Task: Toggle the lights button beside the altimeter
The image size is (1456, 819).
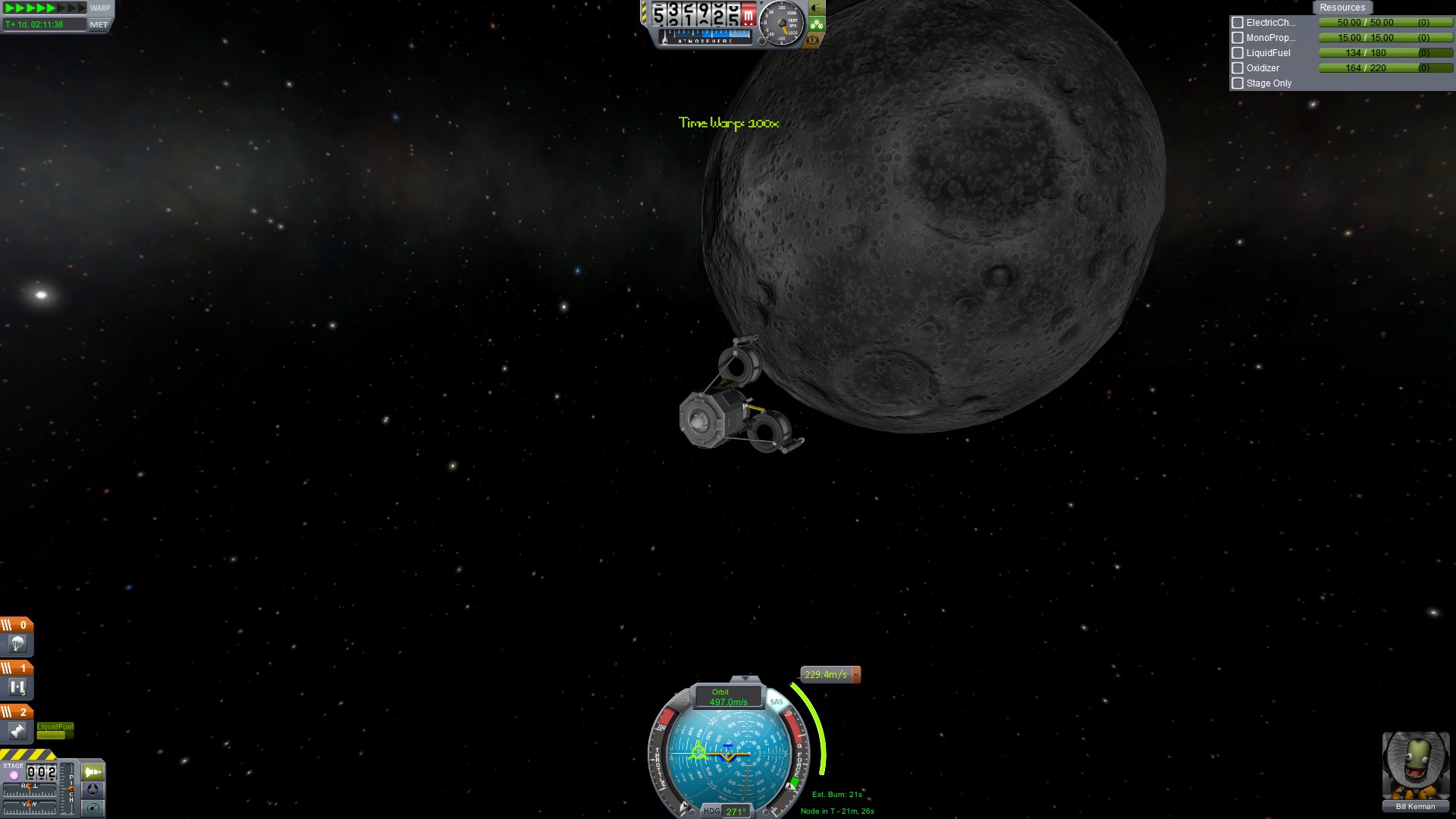Action: [x=816, y=8]
